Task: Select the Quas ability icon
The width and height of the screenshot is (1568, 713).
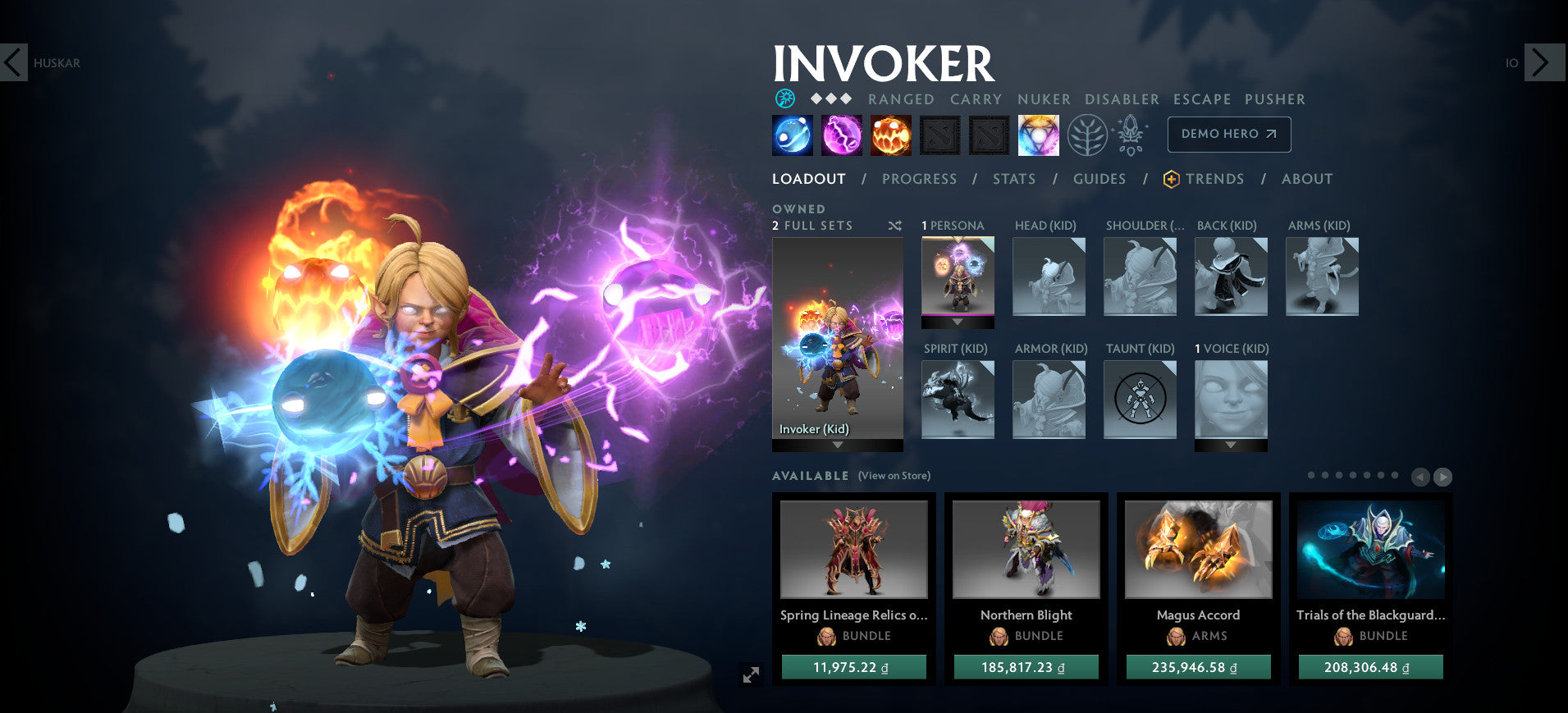Action: tap(790, 135)
